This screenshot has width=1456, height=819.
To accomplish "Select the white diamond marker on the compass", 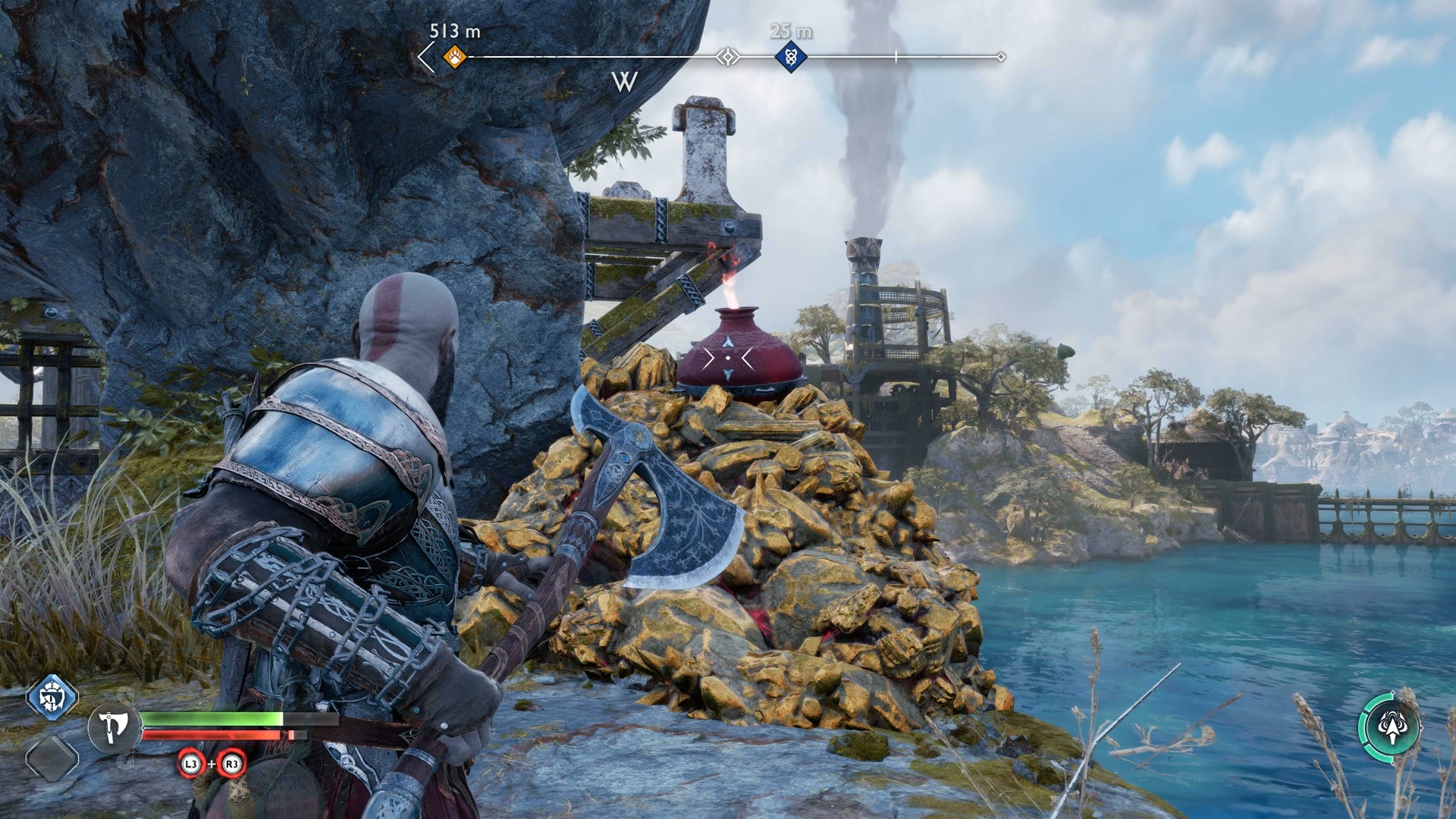I will click(x=728, y=57).
